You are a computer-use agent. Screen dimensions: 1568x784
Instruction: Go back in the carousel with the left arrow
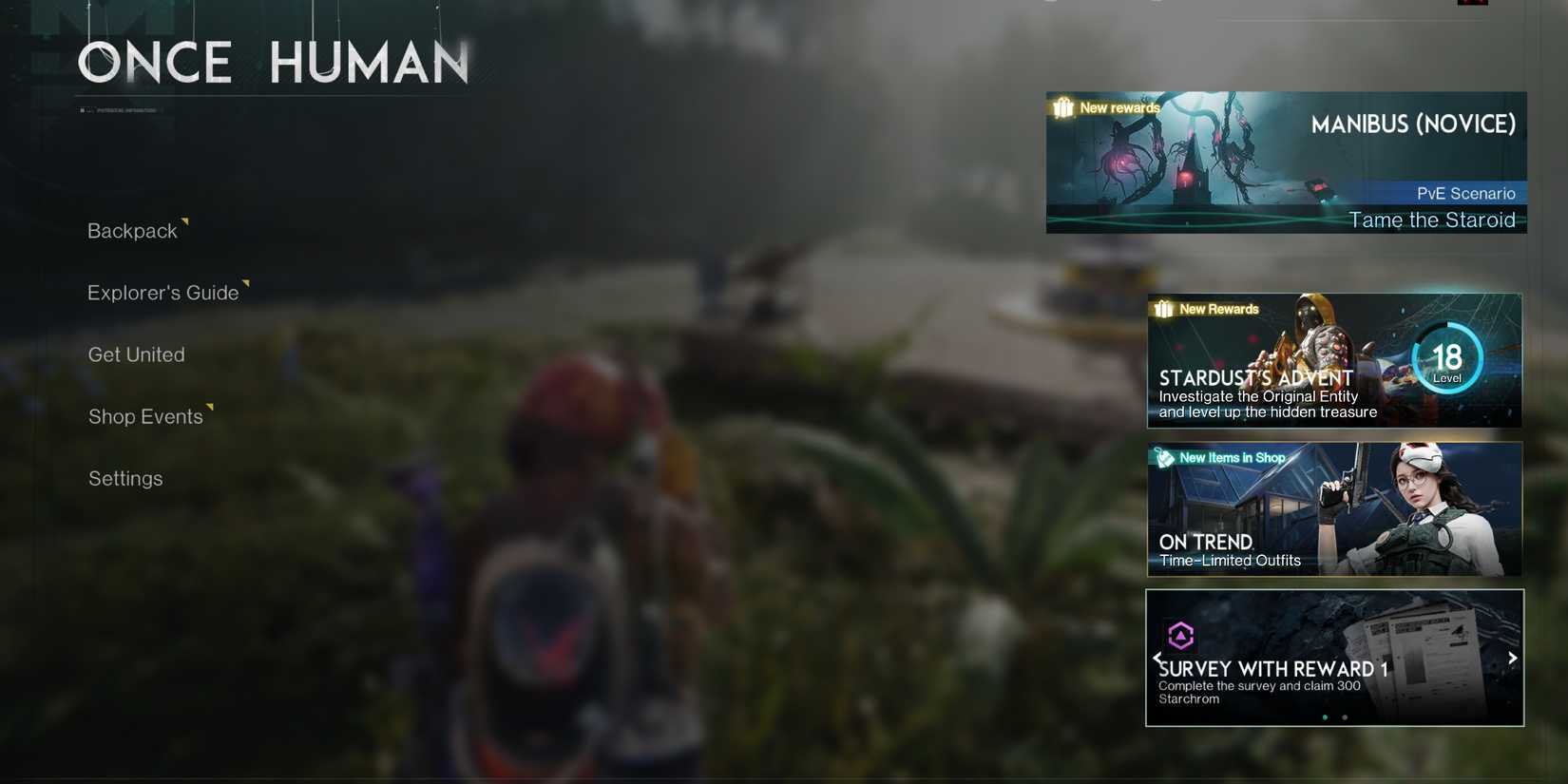1157,657
